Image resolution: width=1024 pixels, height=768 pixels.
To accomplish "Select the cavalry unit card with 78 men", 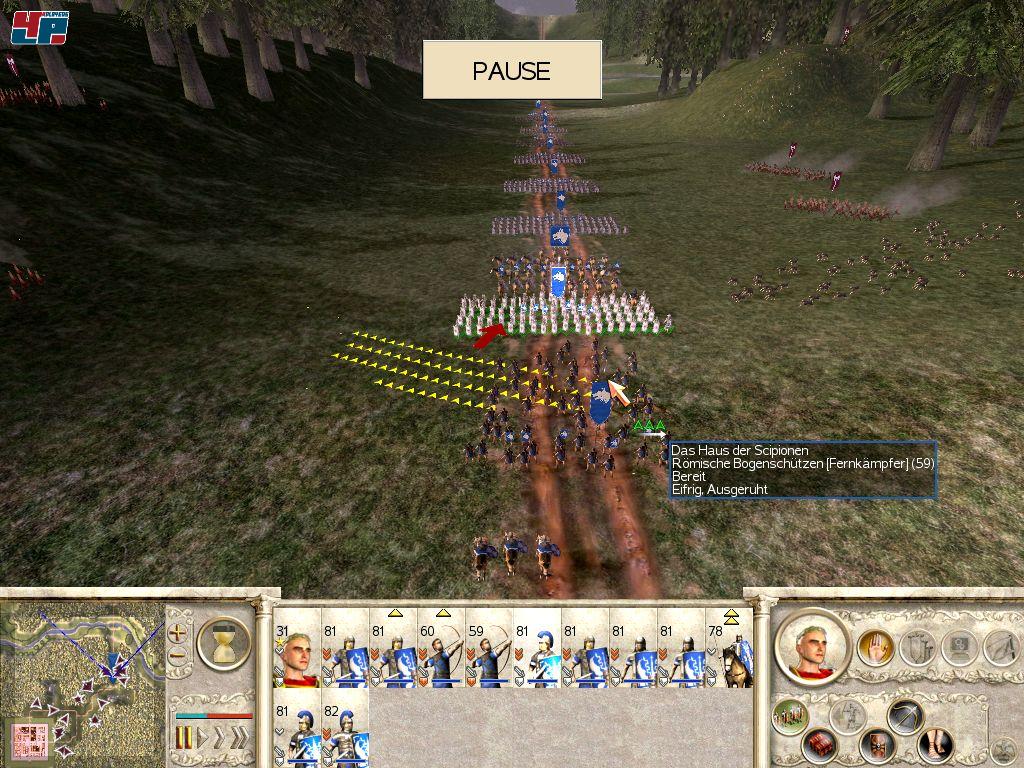I will click(730, 655).
